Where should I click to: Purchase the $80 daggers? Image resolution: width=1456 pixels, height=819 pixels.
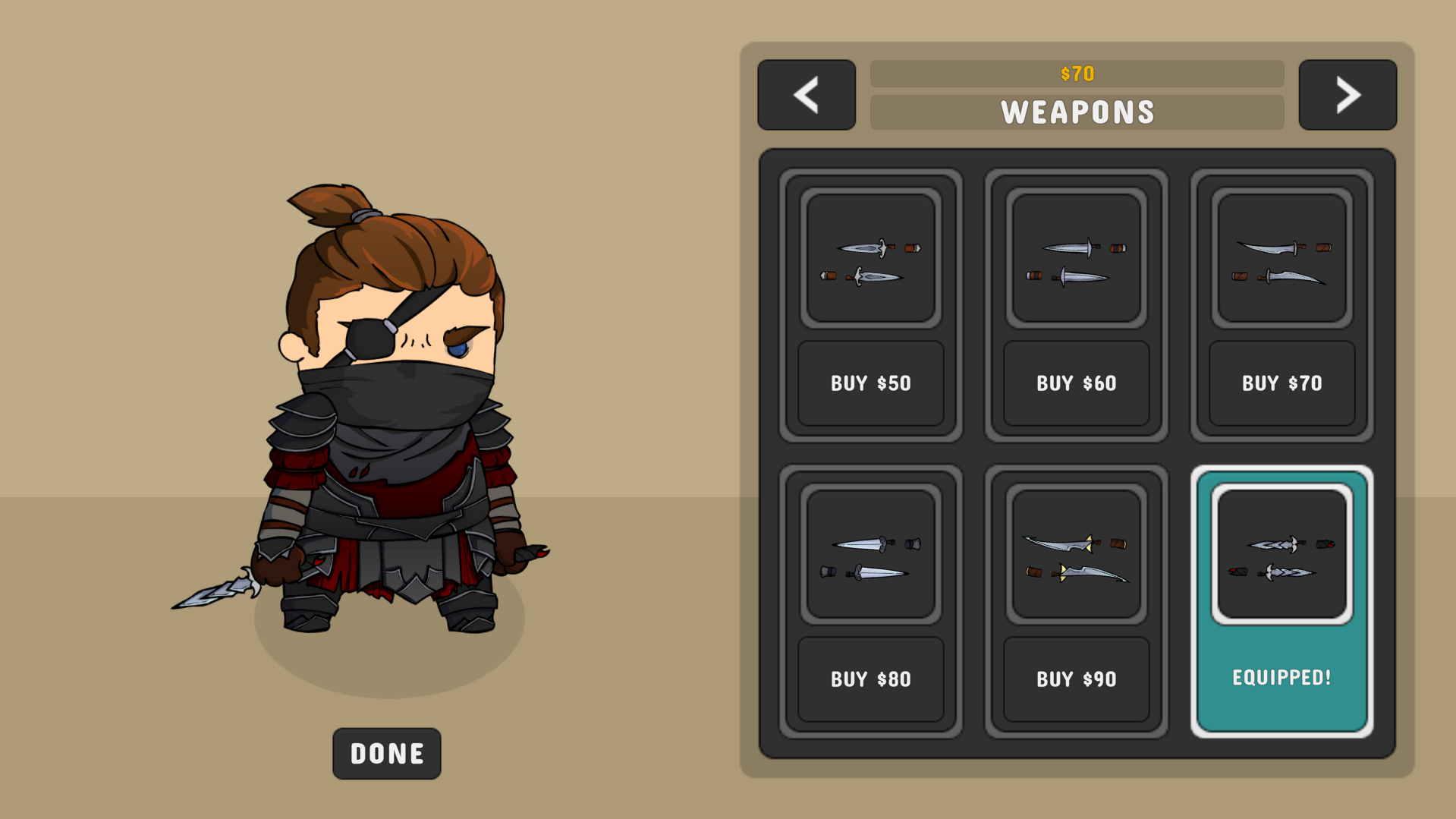pos(870,679)
